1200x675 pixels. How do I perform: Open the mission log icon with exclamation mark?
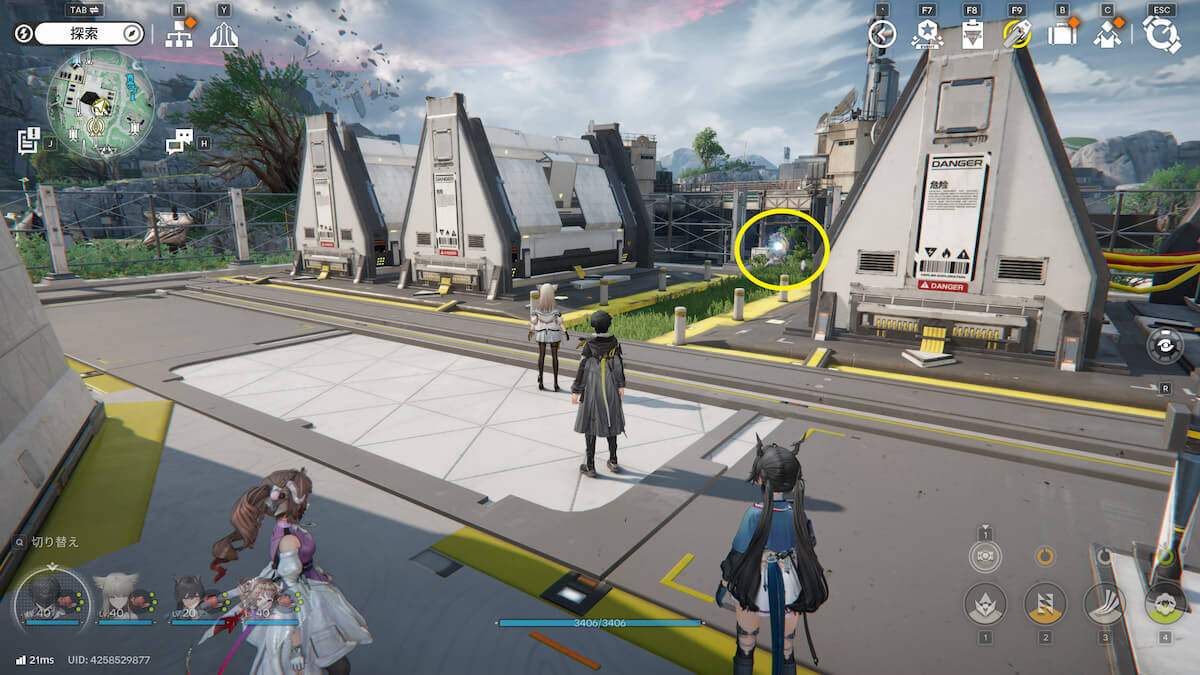(x=29, y=140)
